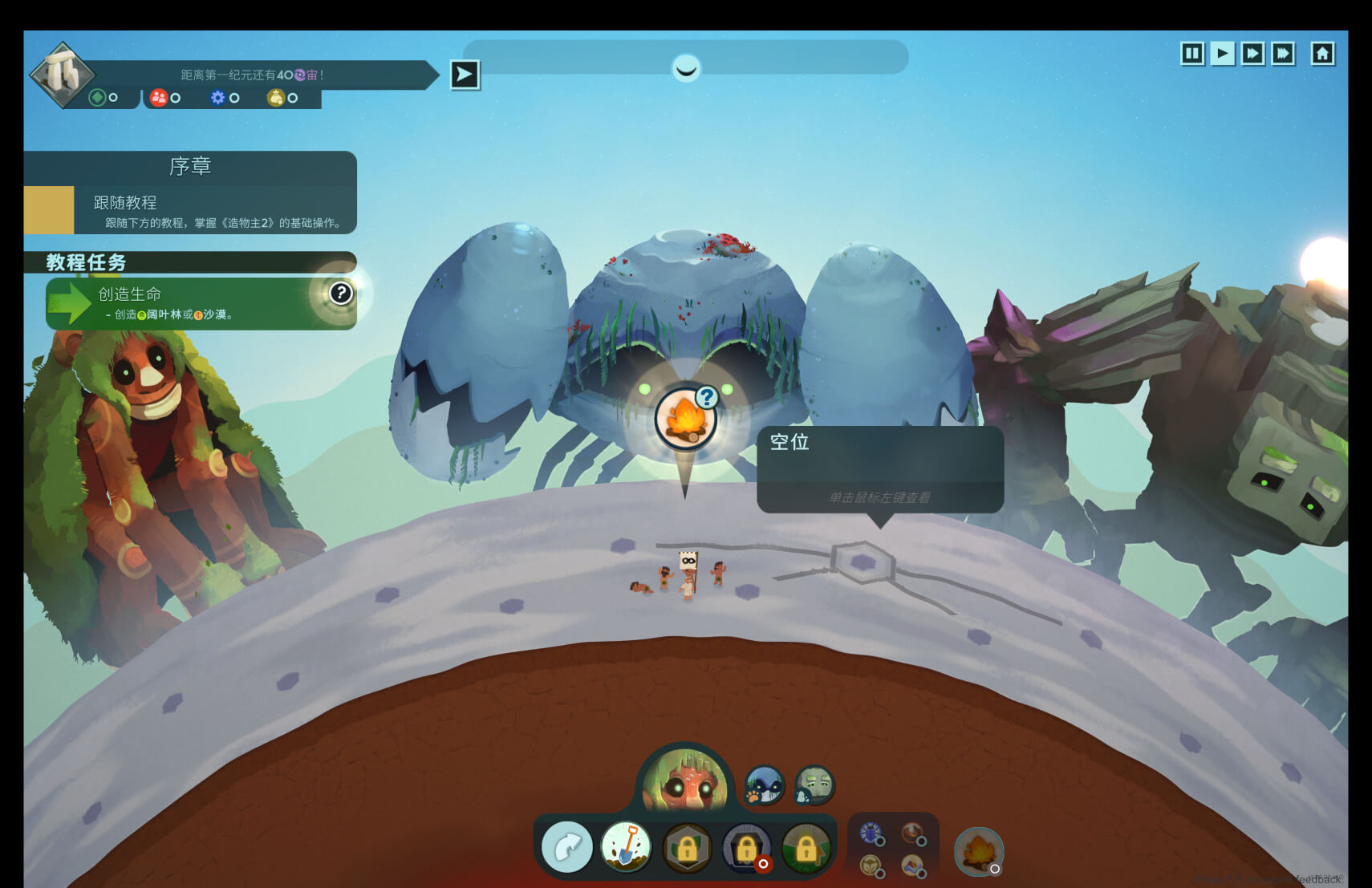Screen dimensions: 1372x888
Task: Set game speed to triple fast-forward
Action: point(1283,54)
